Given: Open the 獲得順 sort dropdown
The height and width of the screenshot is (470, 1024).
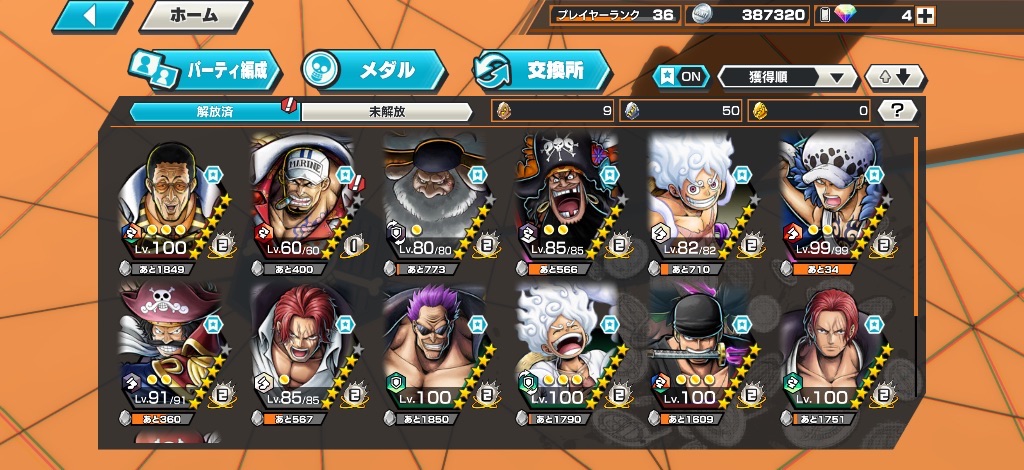Looking at the screenshot, I should click(788, 77).
